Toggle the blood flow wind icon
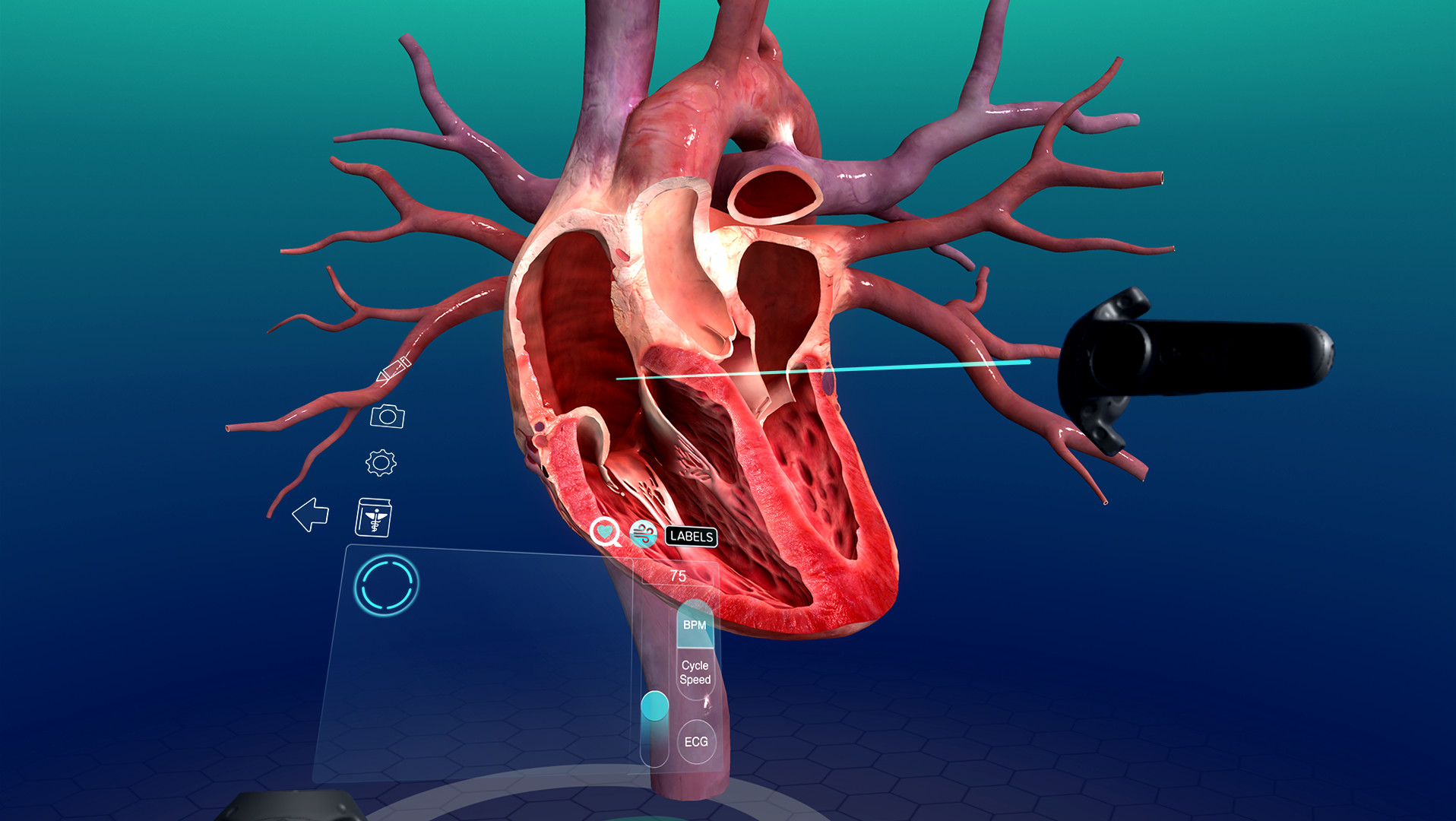1456x821 pixels. (x=644, y=534)
